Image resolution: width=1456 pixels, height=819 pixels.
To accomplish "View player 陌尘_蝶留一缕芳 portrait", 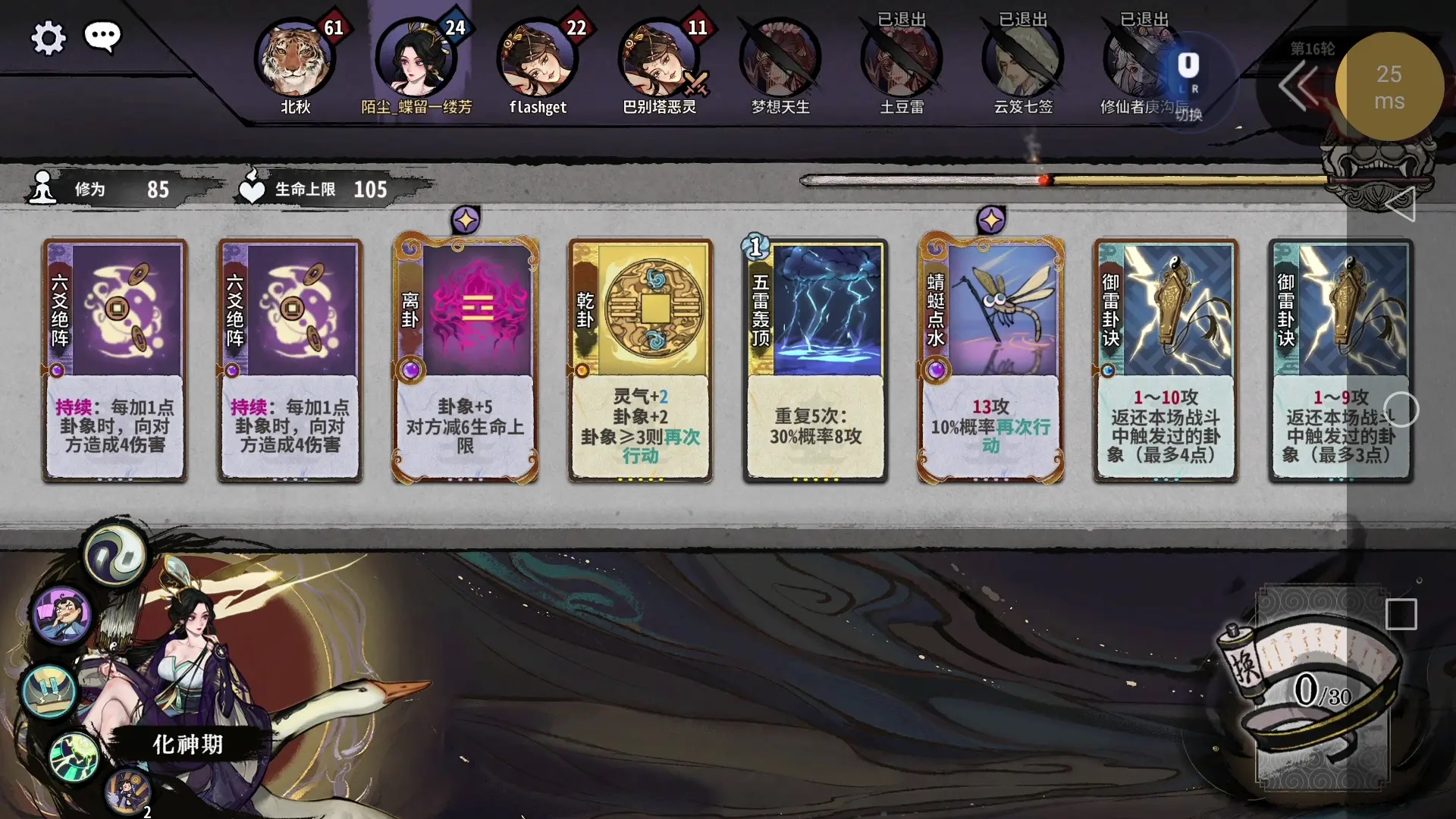I will [x=416, y=61].
